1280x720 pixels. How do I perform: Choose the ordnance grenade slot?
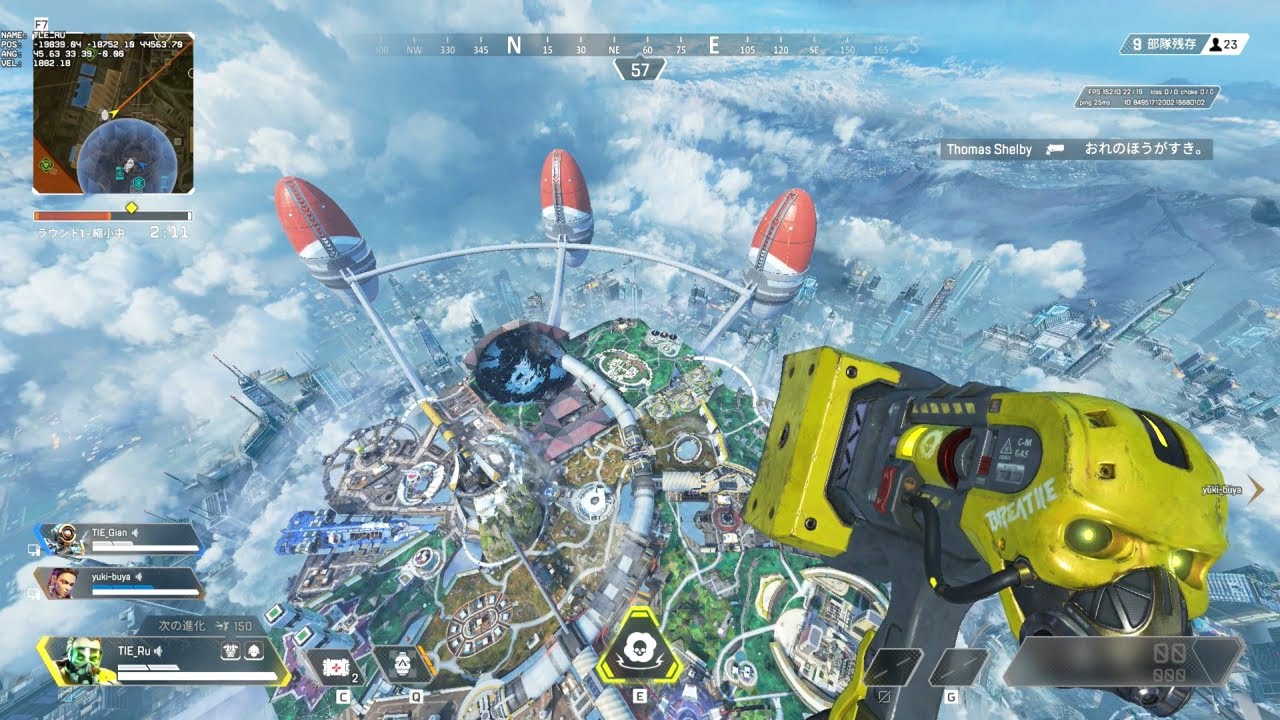click(956, 667)
